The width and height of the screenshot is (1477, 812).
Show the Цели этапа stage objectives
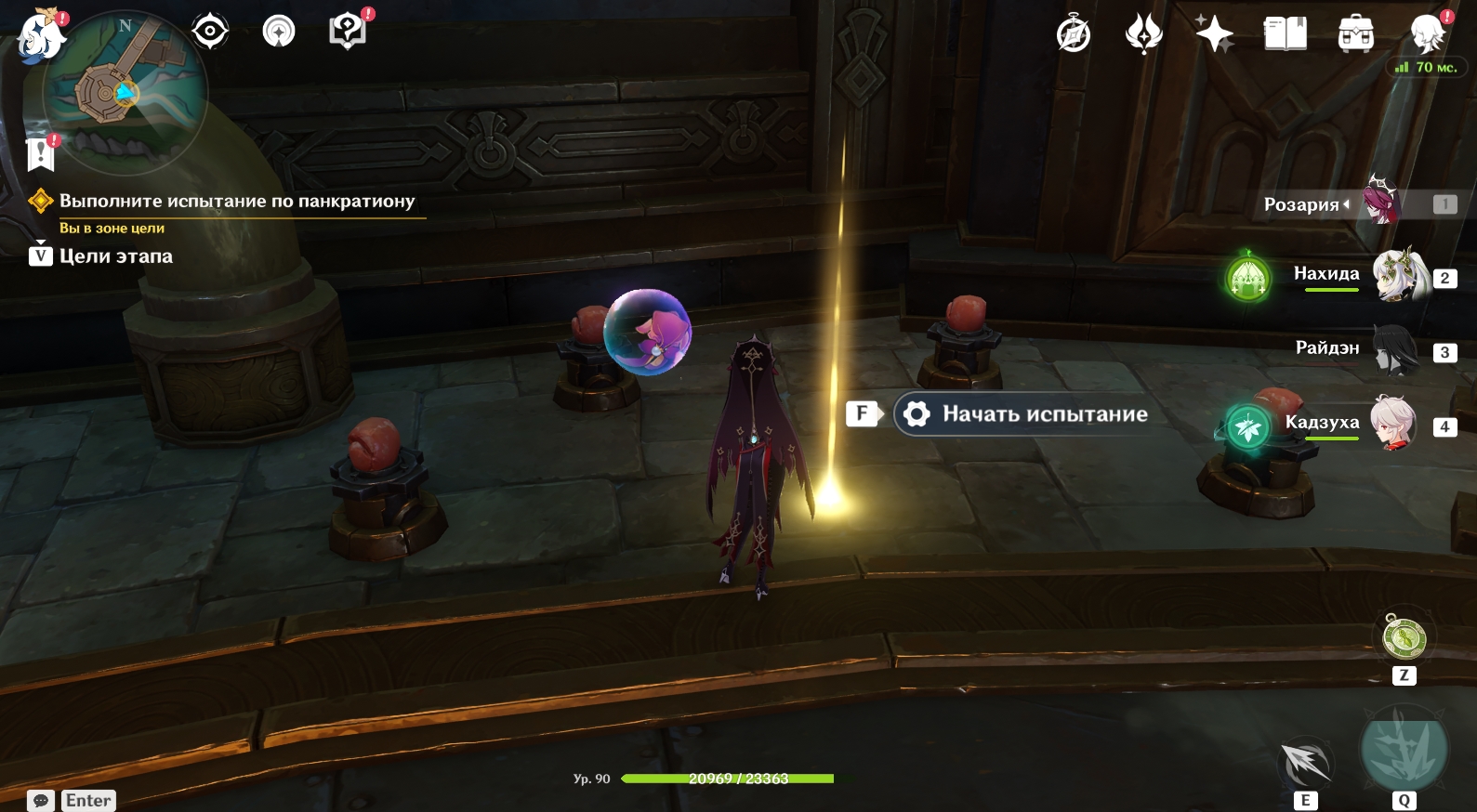pyautogui.click(x=102, y=256)
